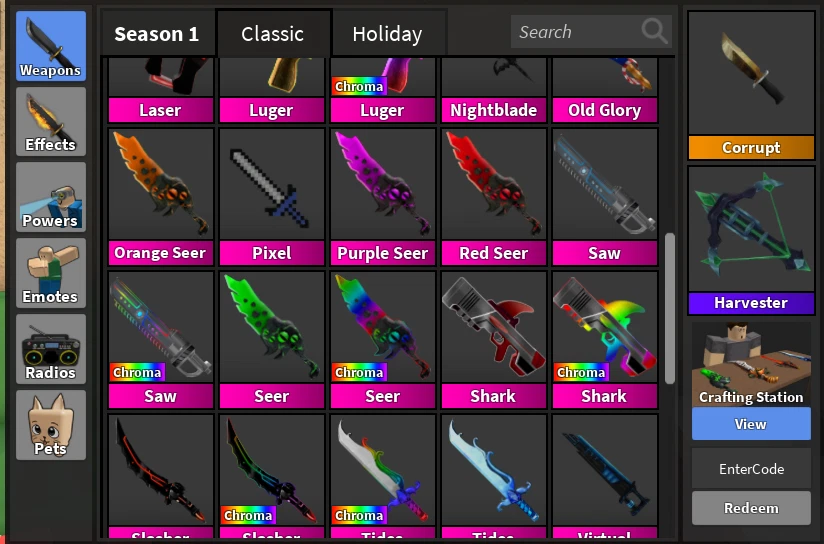
Task: Redeem the entered code
Action: coord(751,508)
